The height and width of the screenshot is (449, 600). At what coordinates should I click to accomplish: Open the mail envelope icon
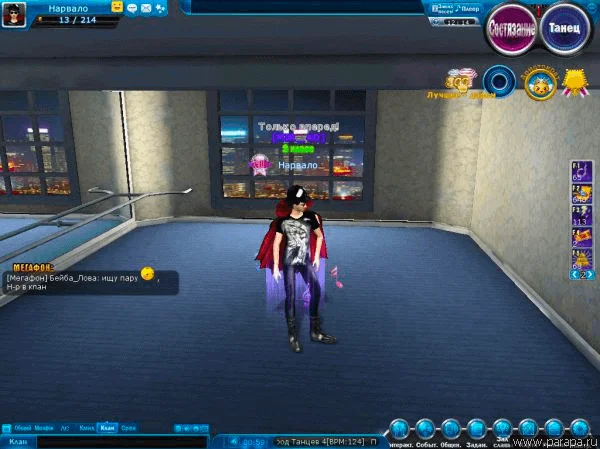pyautogui.click(x=146, y=7)
